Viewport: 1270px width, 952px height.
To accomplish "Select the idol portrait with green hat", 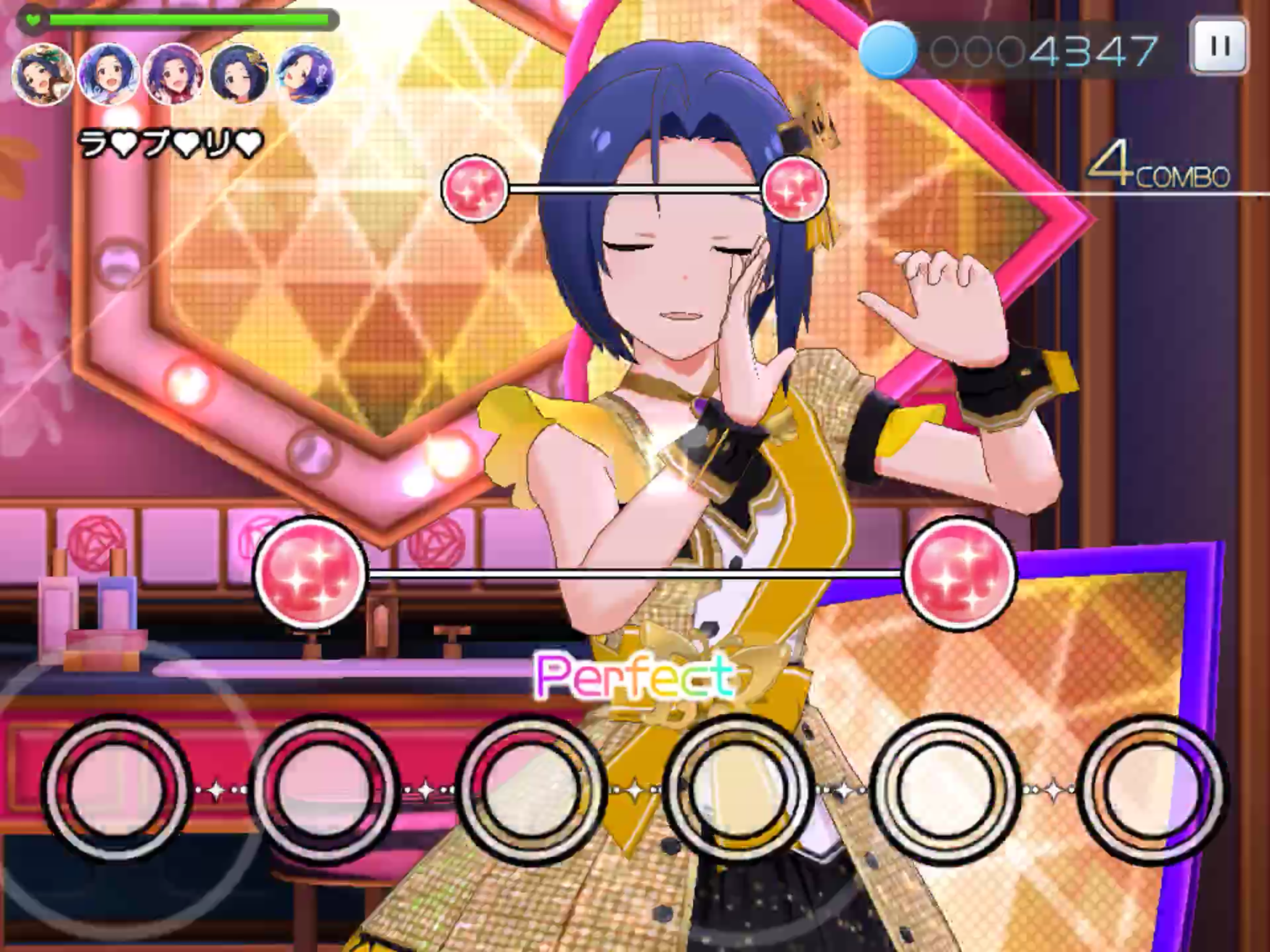I will [x=42, y=76].
